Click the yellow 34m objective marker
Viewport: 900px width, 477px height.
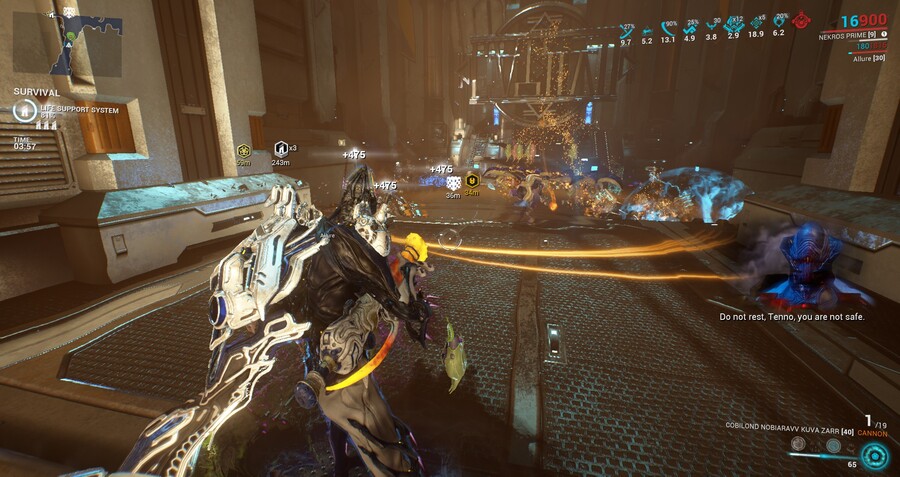(473, 182)
